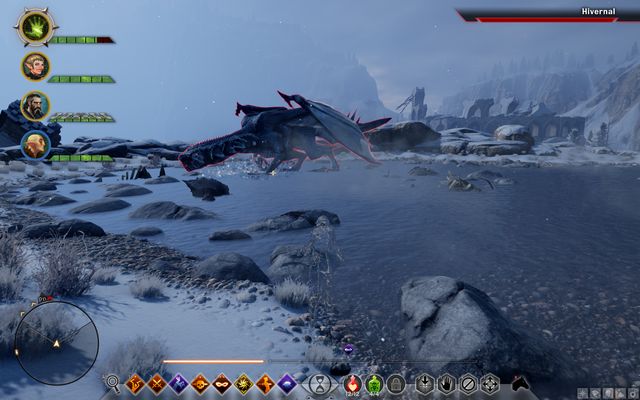Click the game controller icon

(521, 383)
